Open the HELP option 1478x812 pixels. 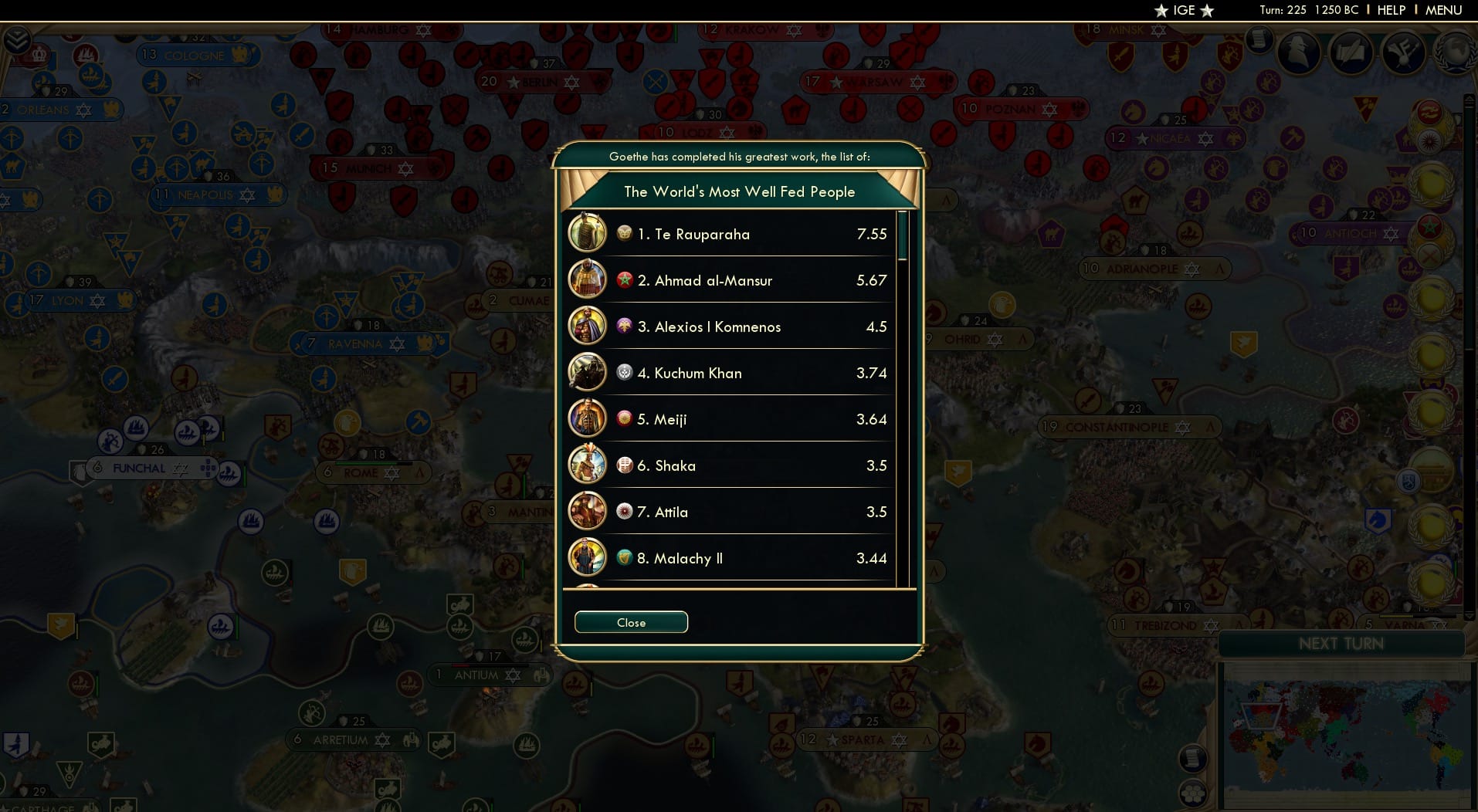(1390, 10)
